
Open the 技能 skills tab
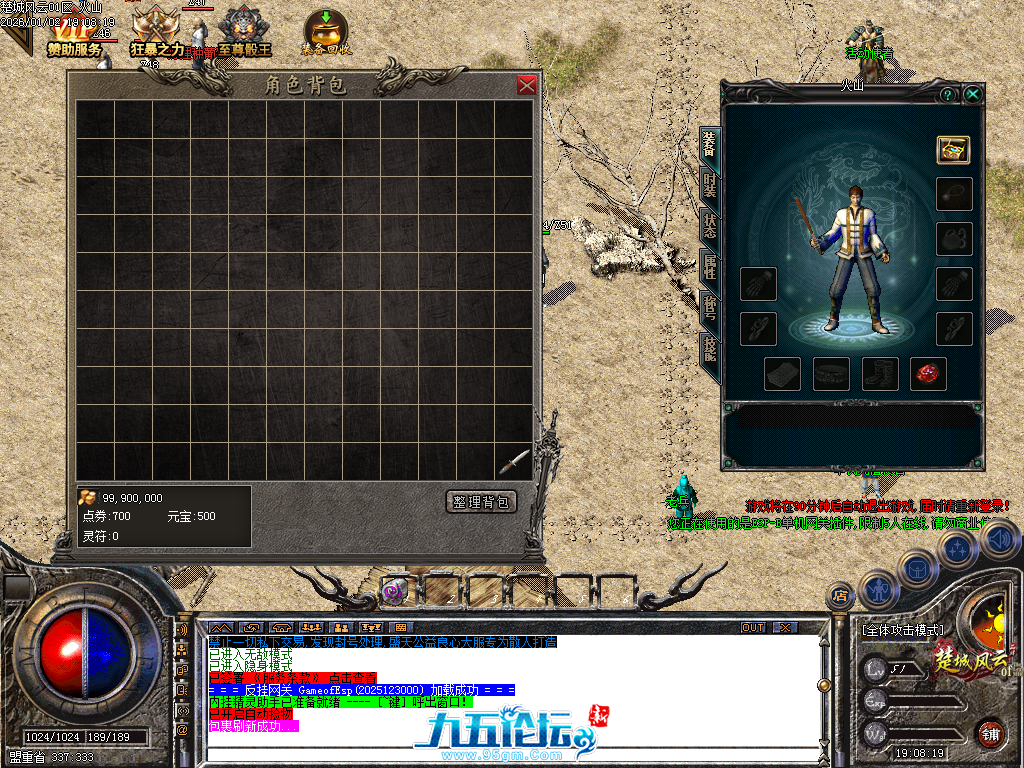[709, 346]
